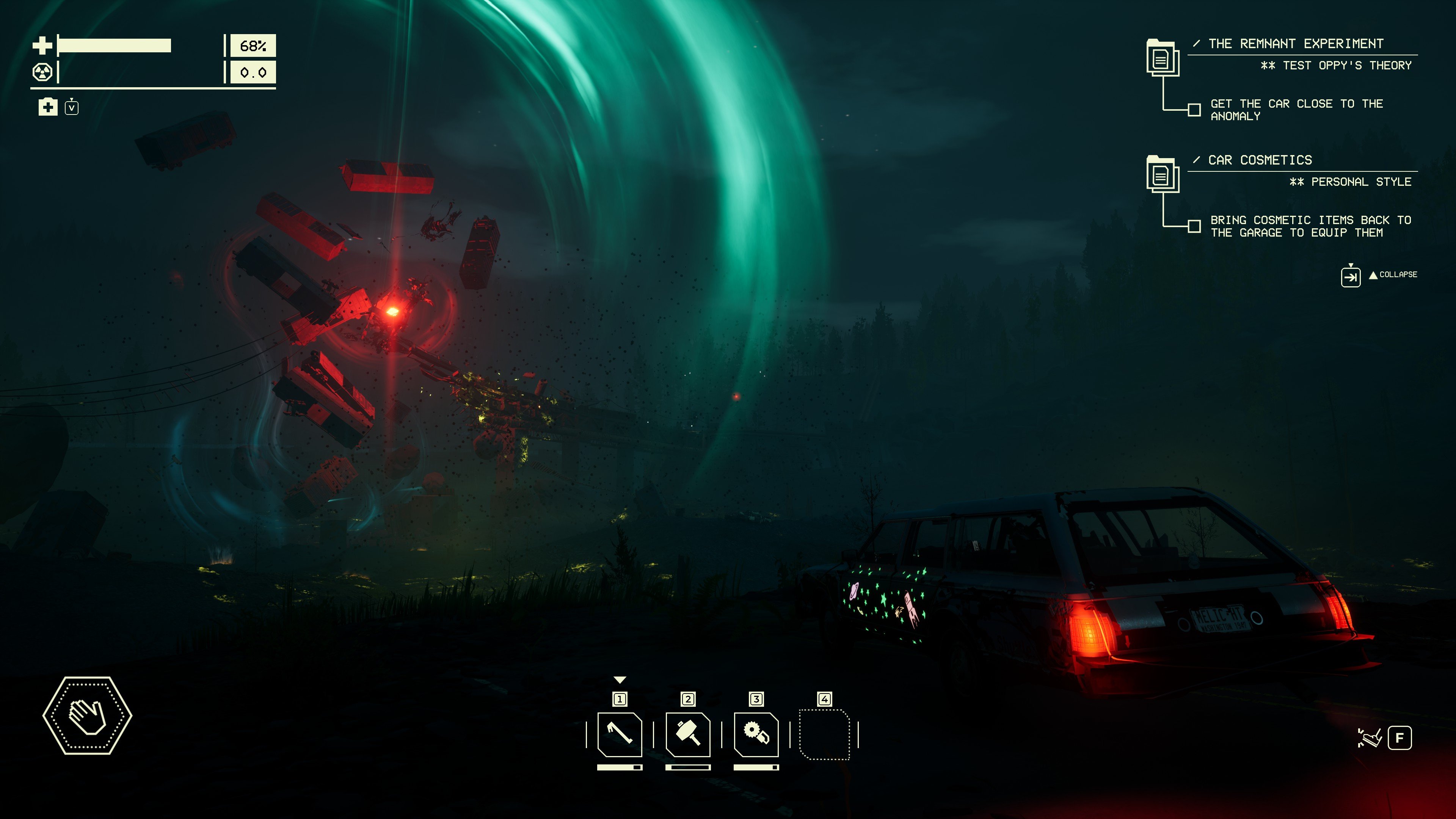This screenshot has height=819, width=1456.
Task: Select the crowbar in hotbar slot 1
Action: 620,734
